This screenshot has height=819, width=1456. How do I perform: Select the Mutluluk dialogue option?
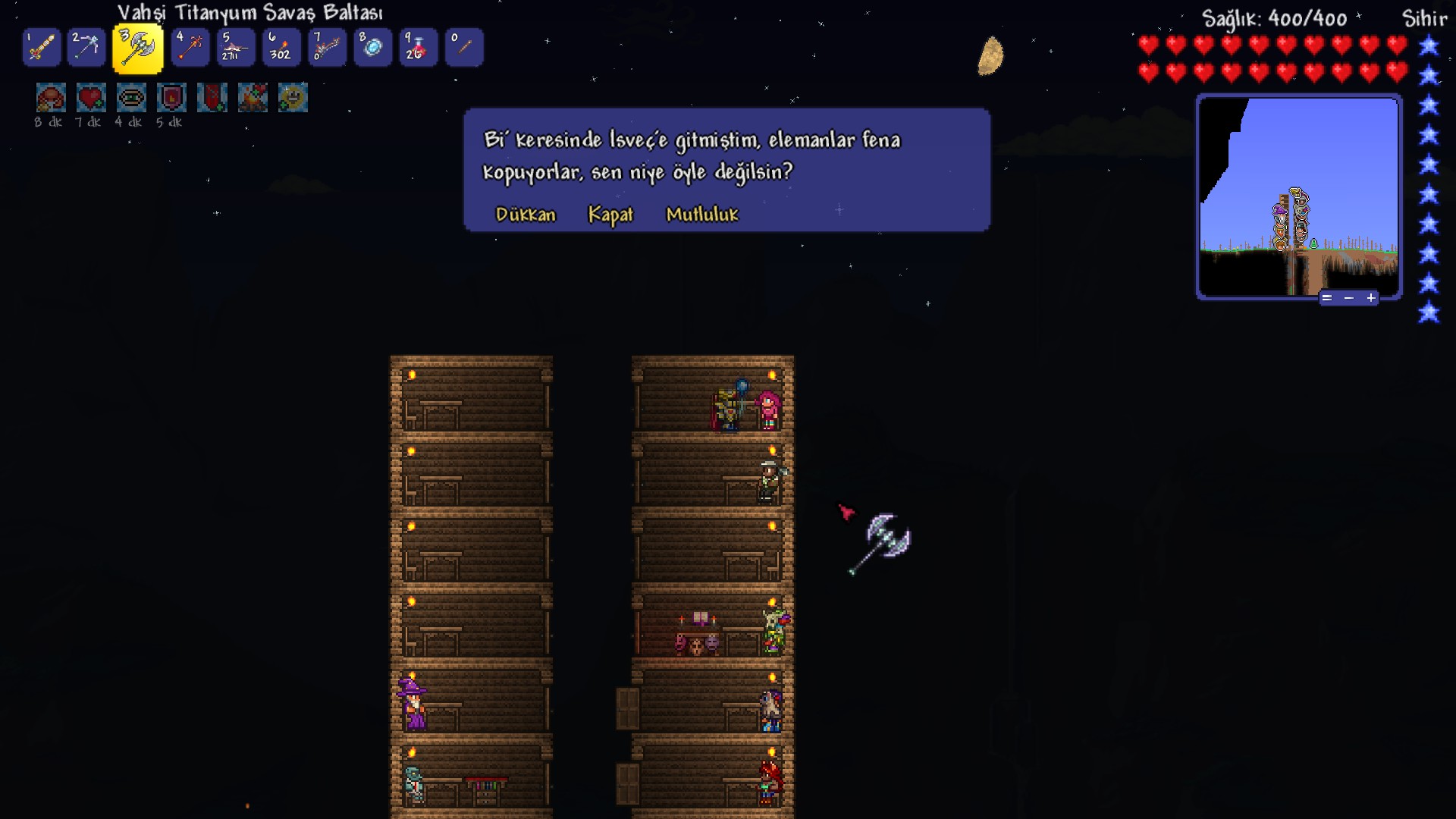click(702, 215)
